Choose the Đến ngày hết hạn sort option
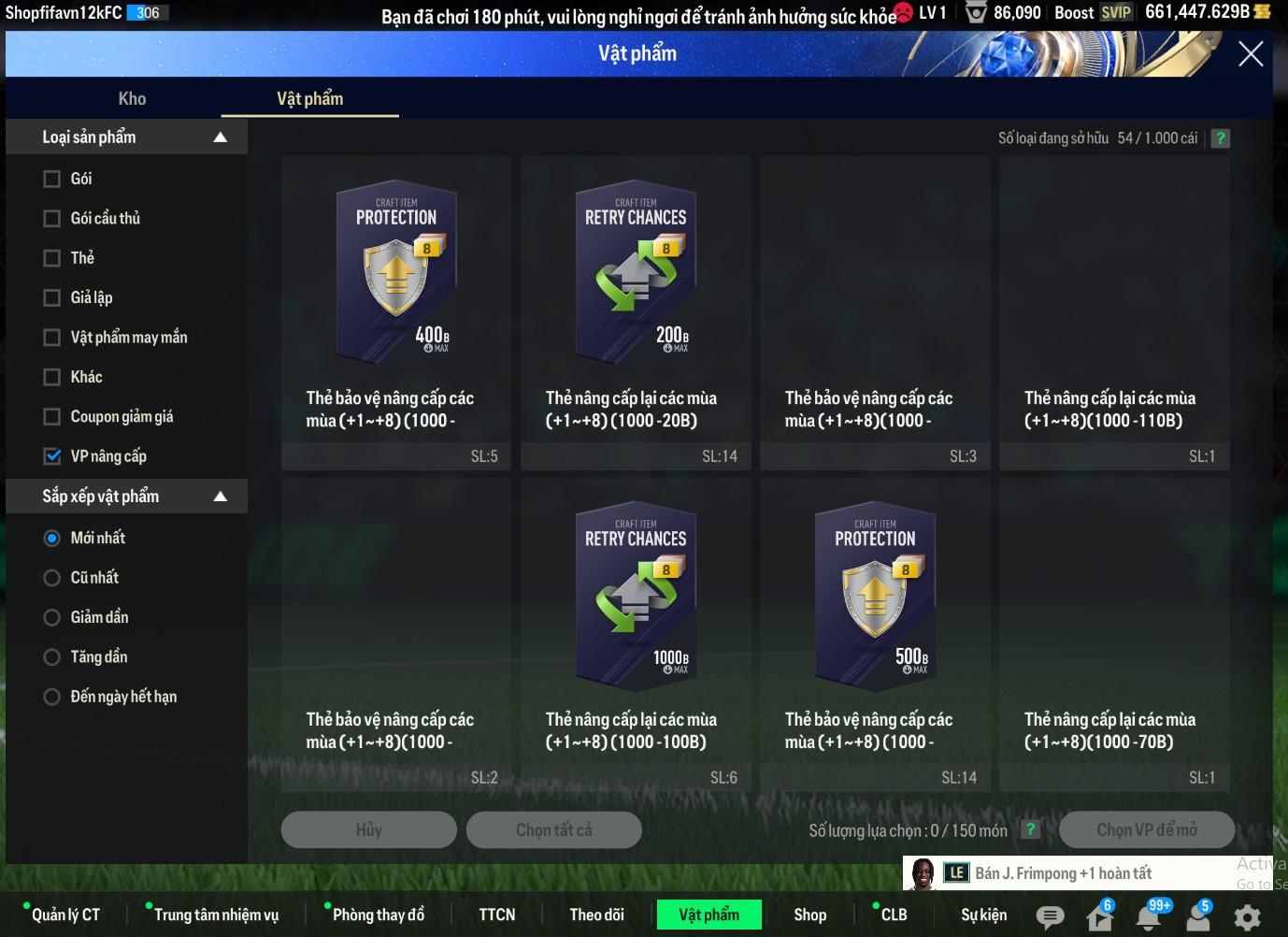 [x=52, y=697]
